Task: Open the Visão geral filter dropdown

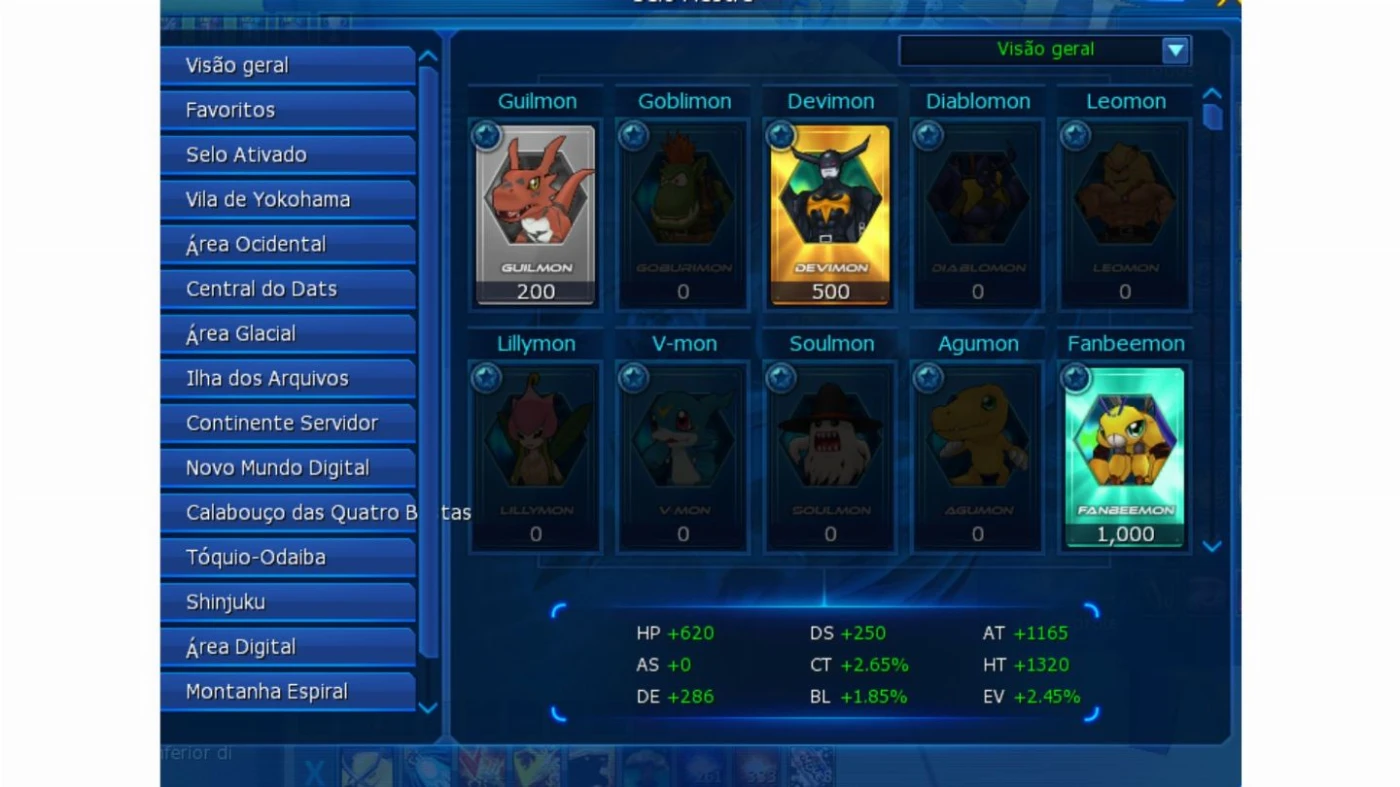Action: pos(1176,50)
